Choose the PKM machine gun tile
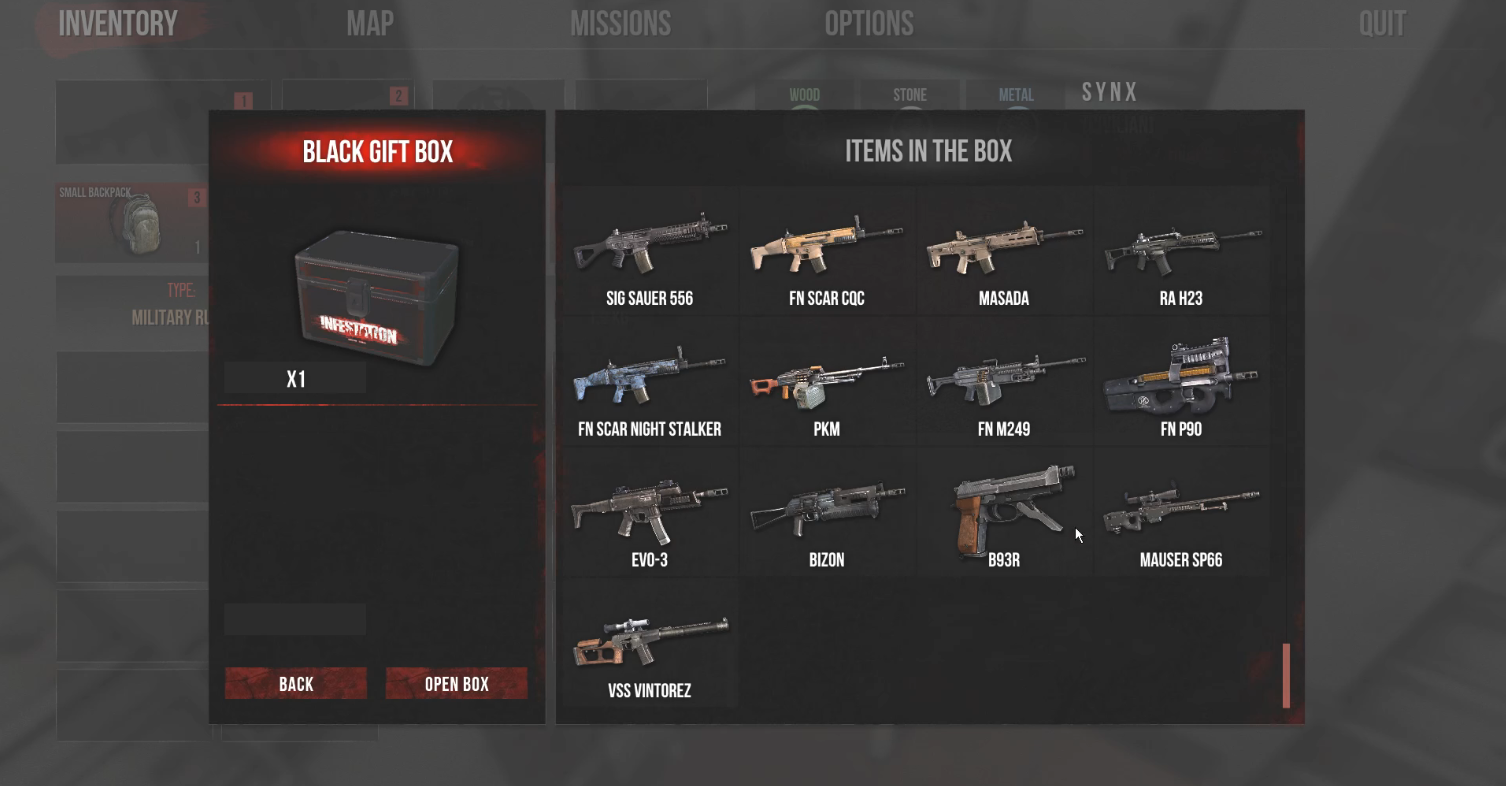Image resolution: width=1506 pixels, height=786 pixels. (827, 383)
